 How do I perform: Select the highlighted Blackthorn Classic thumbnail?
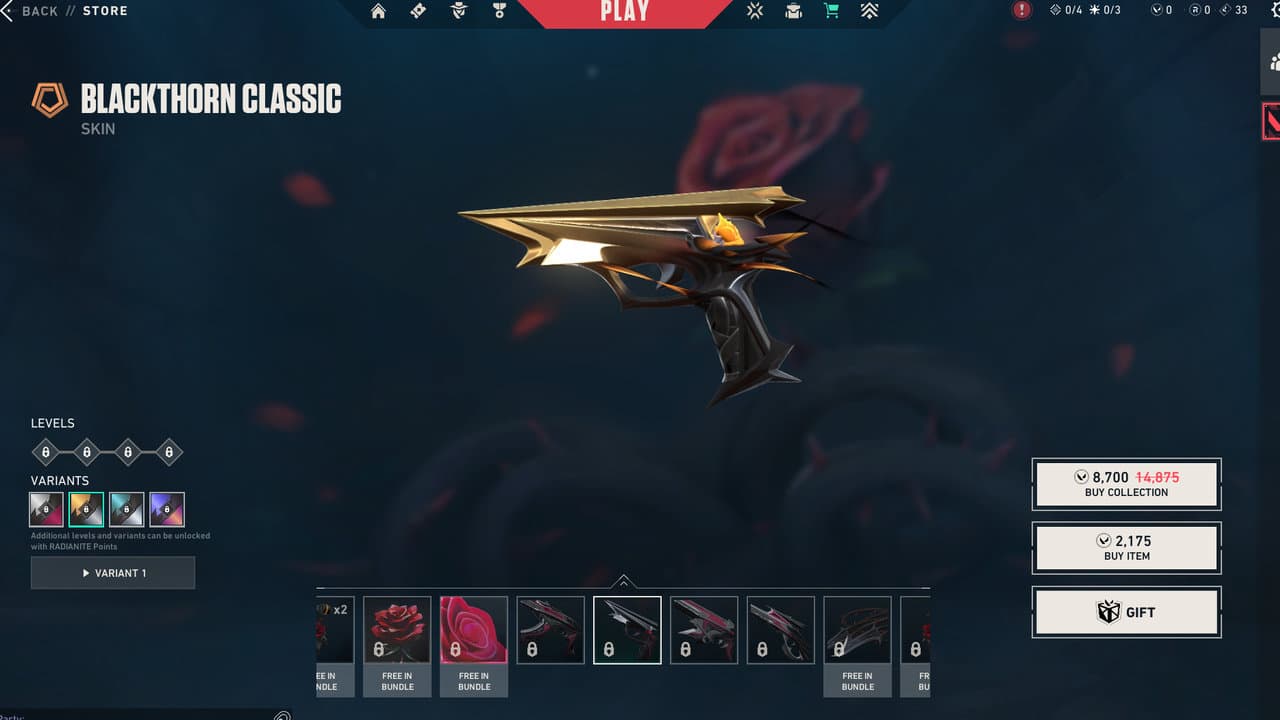(627, 630)
